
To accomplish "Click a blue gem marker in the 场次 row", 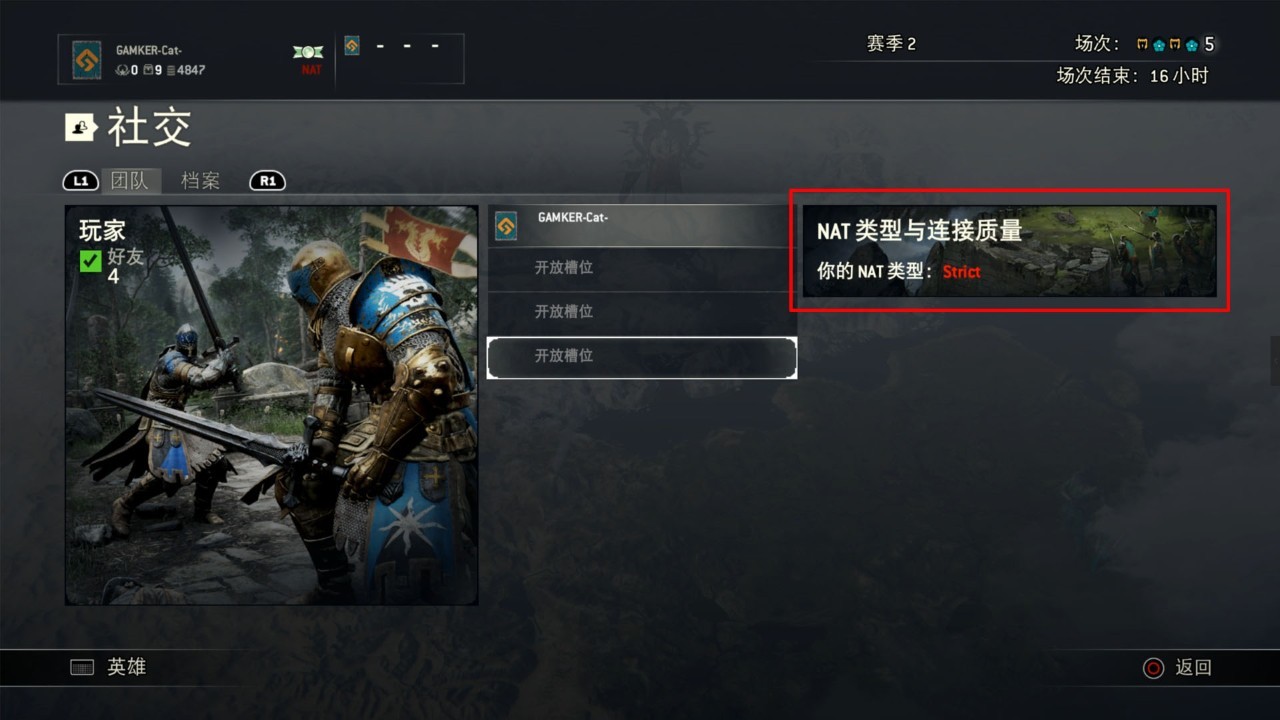I will pos(1160,45).
